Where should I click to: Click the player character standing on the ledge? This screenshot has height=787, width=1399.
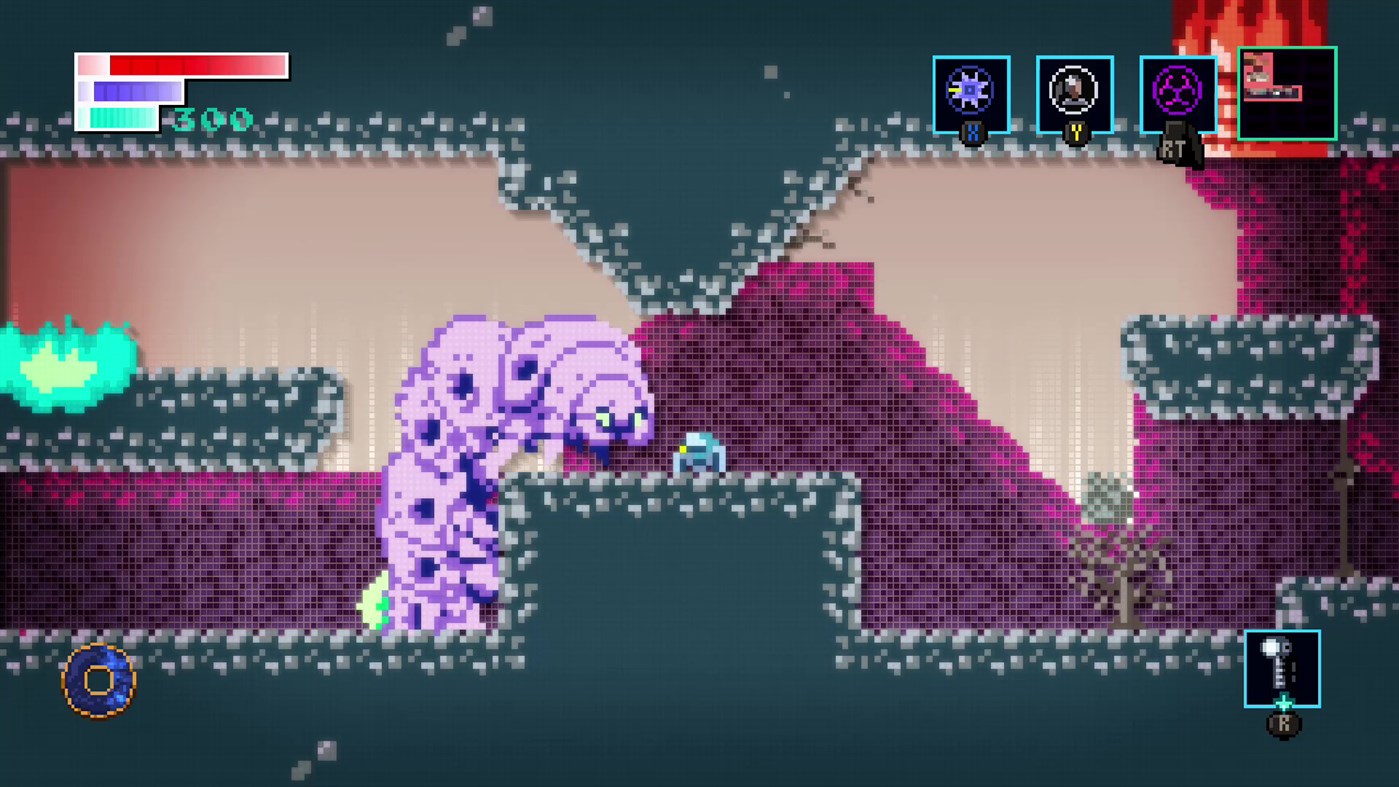tap(698, 452)
